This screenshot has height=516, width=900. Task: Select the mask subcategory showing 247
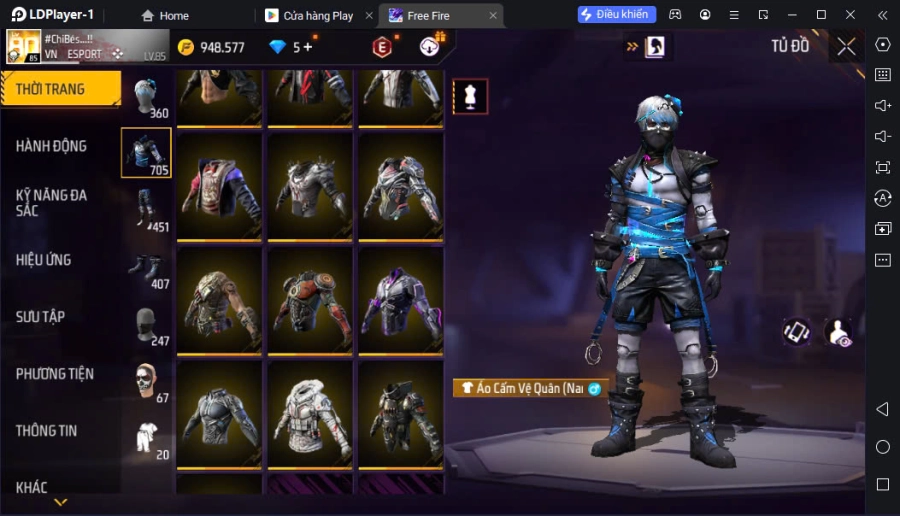[146, 325]
